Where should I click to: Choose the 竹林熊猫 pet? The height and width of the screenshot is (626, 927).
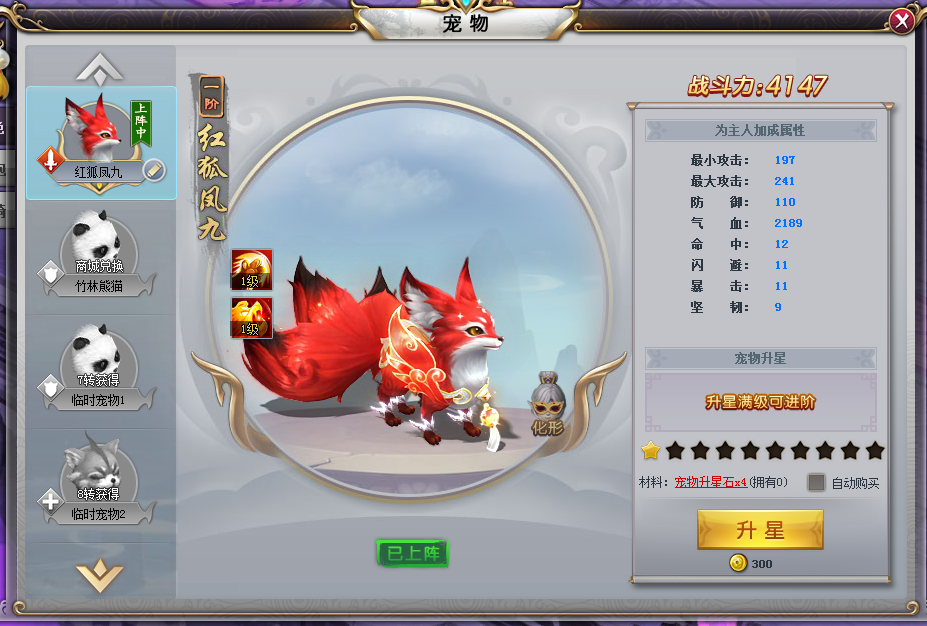coord(100,258)
